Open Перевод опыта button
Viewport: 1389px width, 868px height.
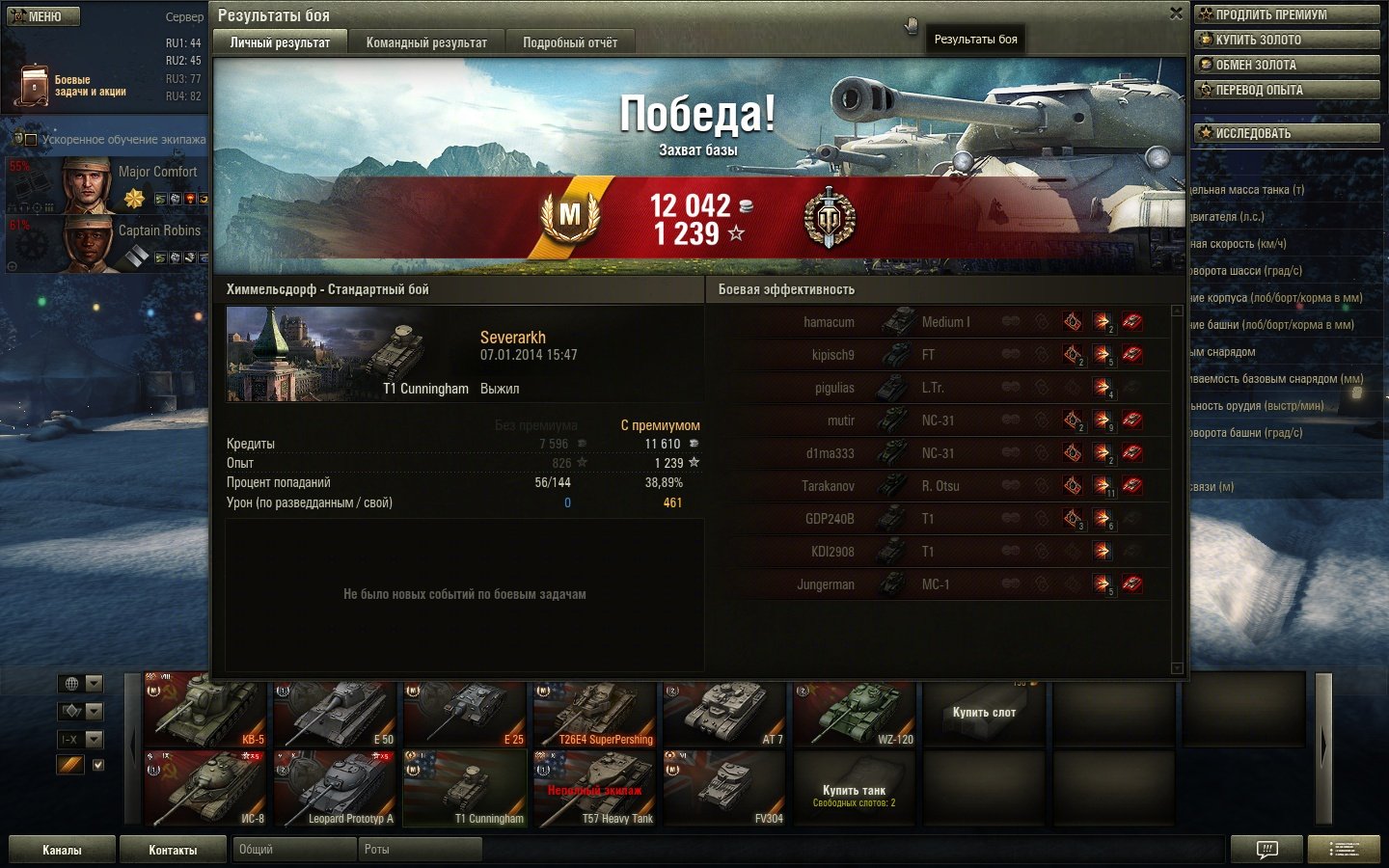1287,90
